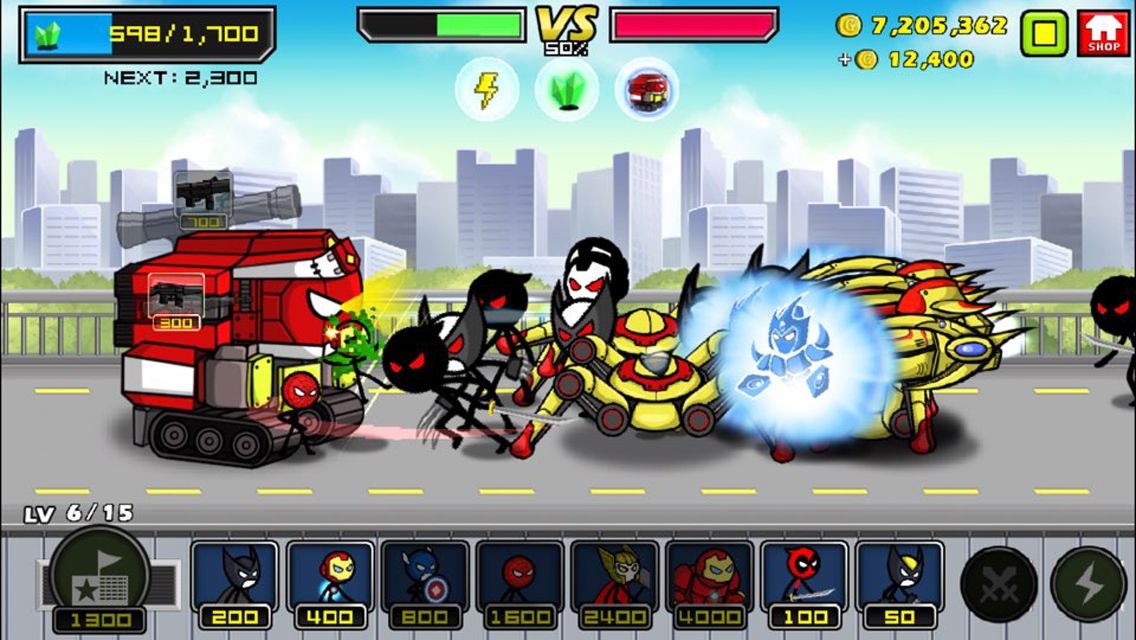This screenshot has width=1136, height=640.
Task: Tap the red tank bubble icon
Action: [x=646, y=90]
